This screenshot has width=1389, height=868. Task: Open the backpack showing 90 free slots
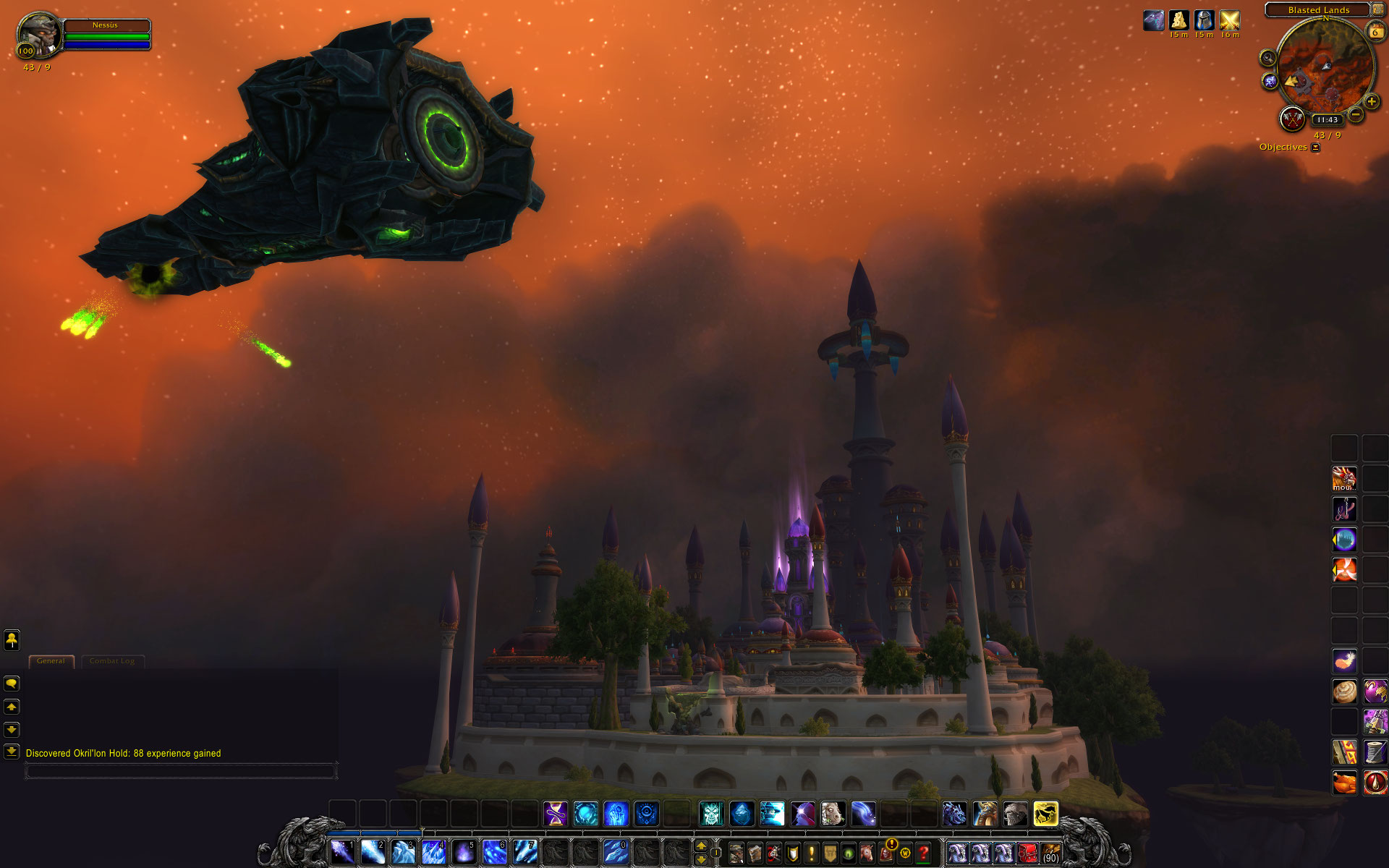[x=1050, y=854]
